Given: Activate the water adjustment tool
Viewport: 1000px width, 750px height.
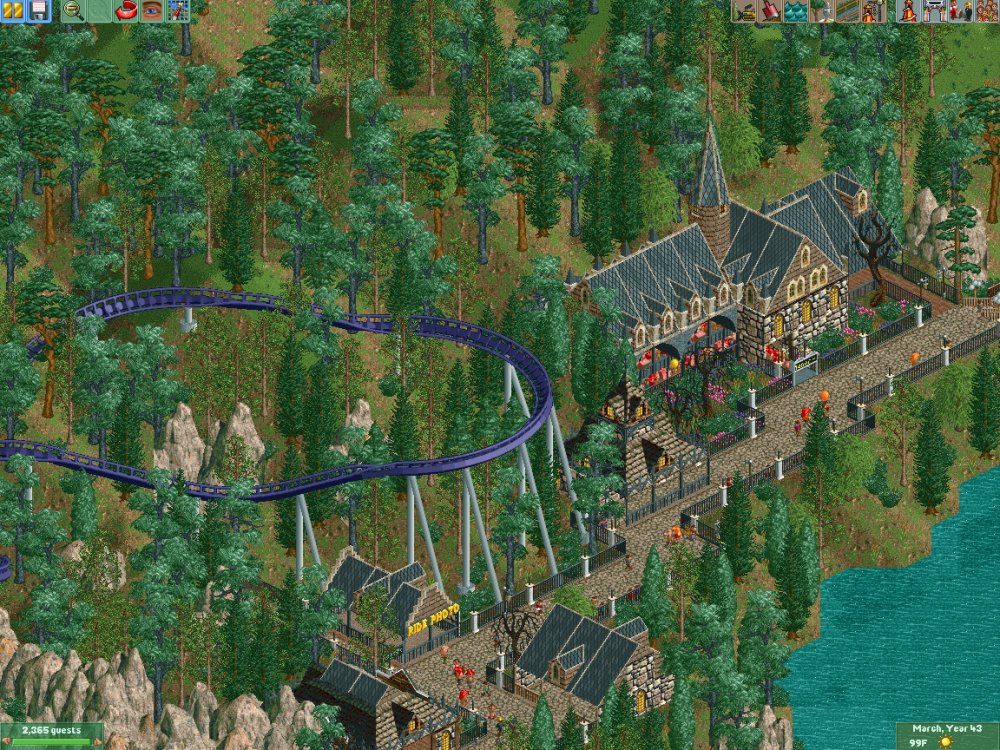Looking at the screenshot, I should [x=795, y=11].
